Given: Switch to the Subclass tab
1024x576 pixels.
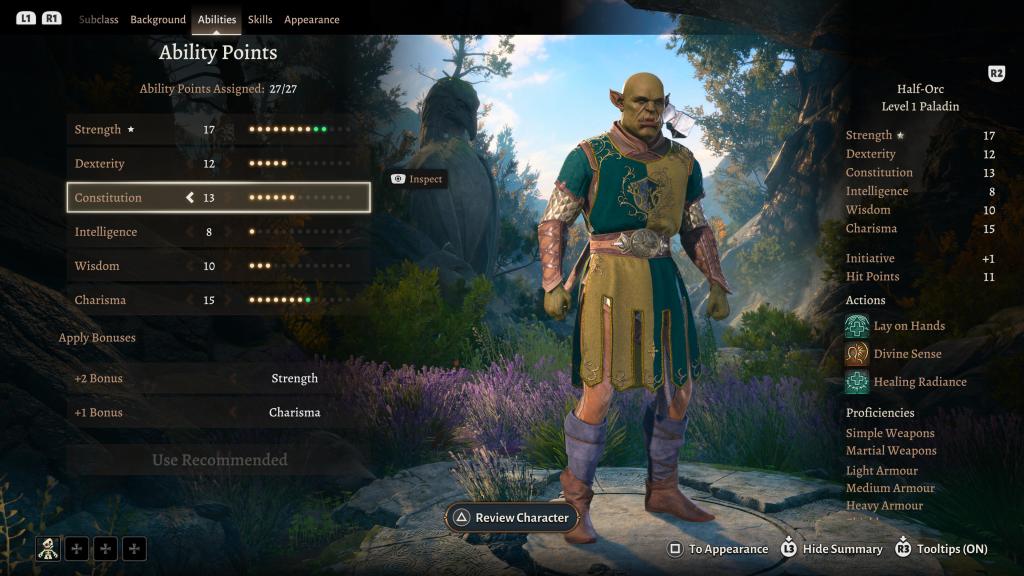Looking at the screenshot, I should pos(98,20).
